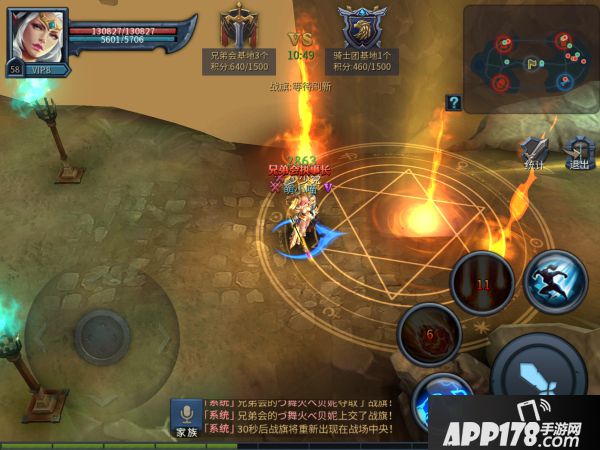
Task: Tap the 家族 voice microphone button
Action: click(186, 420)
